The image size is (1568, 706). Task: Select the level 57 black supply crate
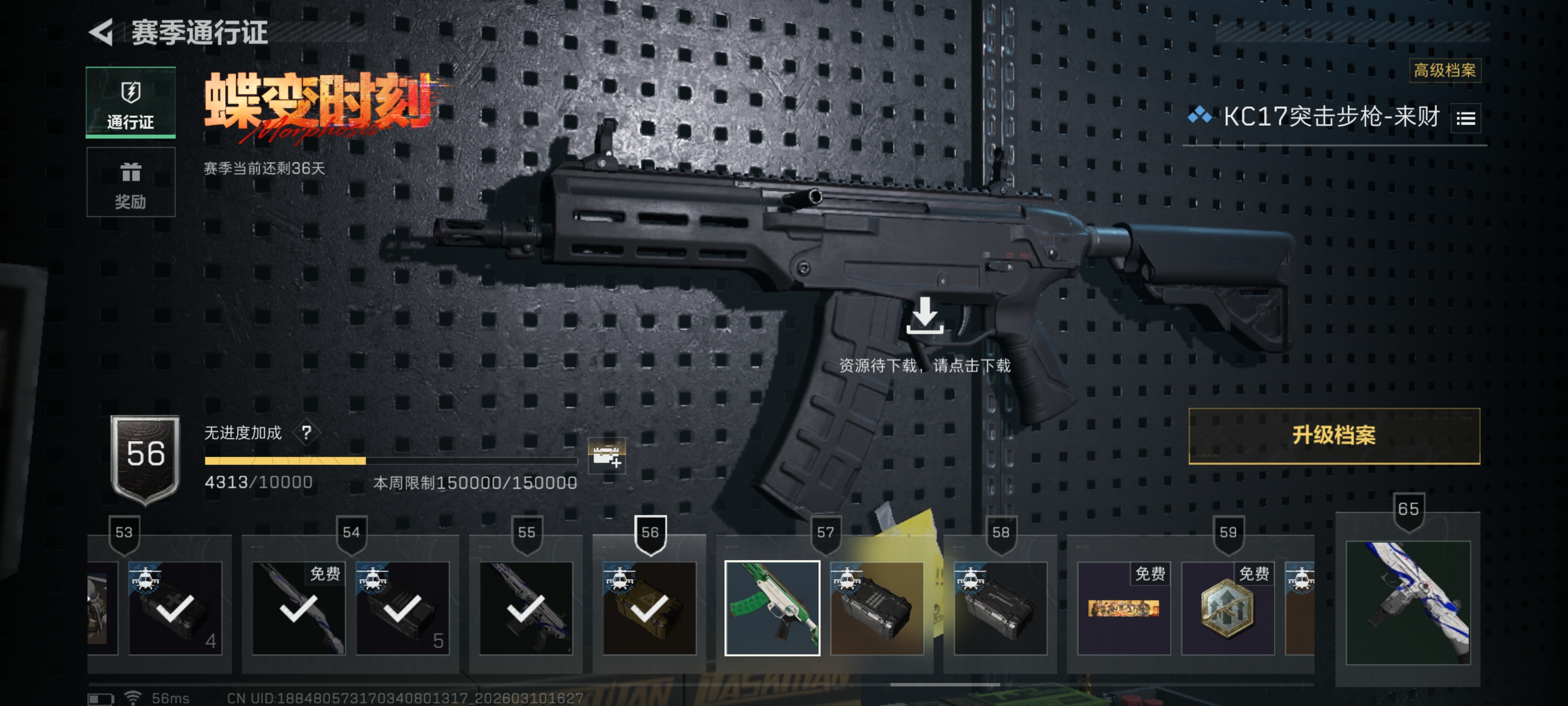877,608
